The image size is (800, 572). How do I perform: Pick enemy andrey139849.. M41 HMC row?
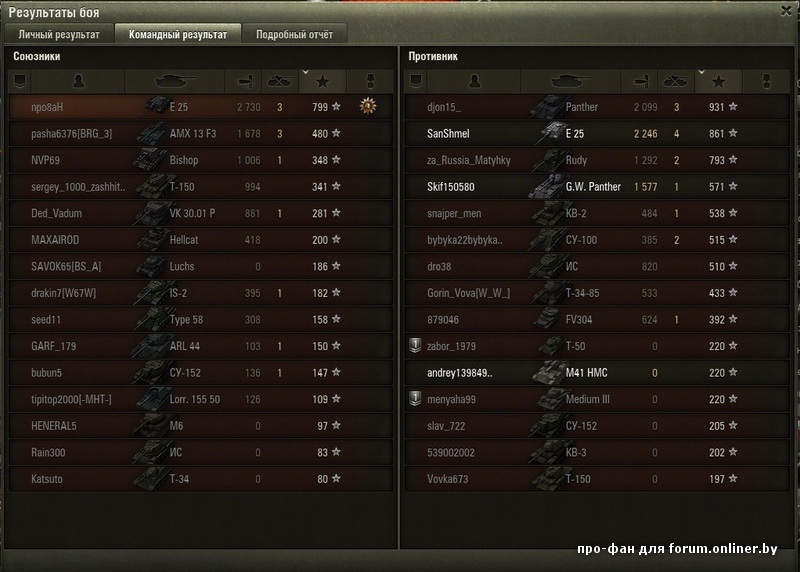(x=595, y=373)
